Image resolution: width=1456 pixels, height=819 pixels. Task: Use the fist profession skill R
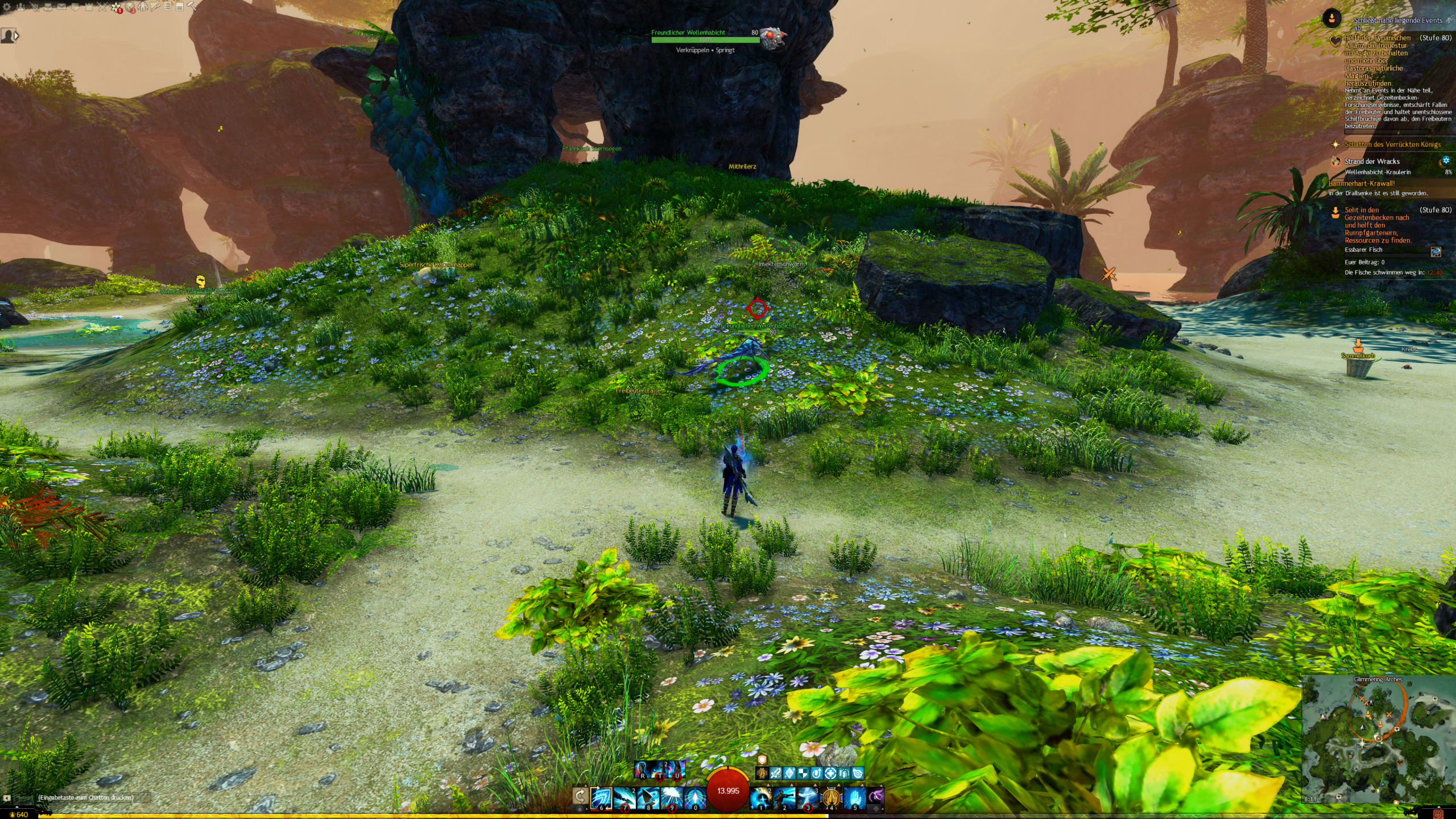pos(643,770)
